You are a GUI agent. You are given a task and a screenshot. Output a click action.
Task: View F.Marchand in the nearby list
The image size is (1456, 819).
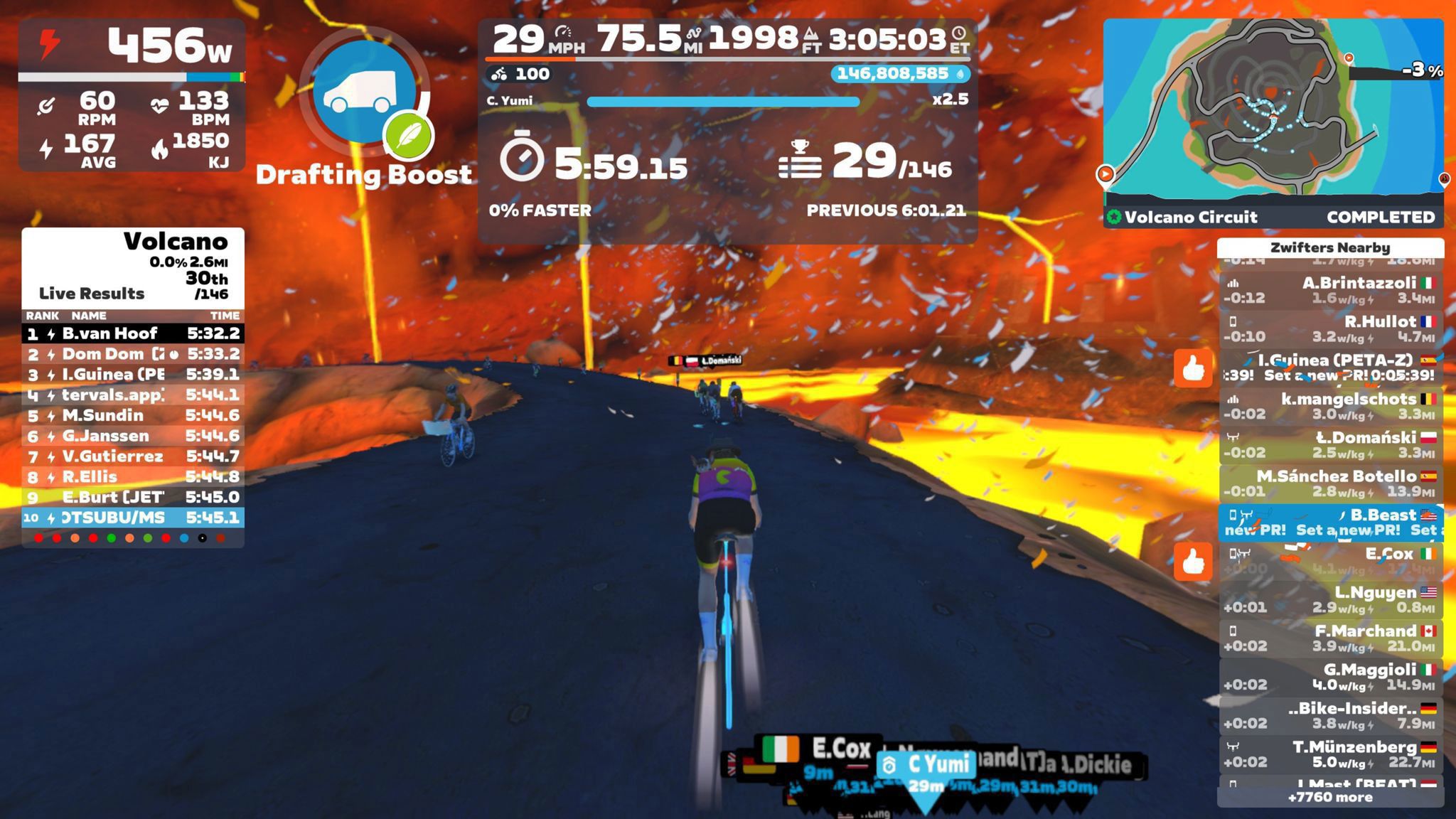point(1330,638)
